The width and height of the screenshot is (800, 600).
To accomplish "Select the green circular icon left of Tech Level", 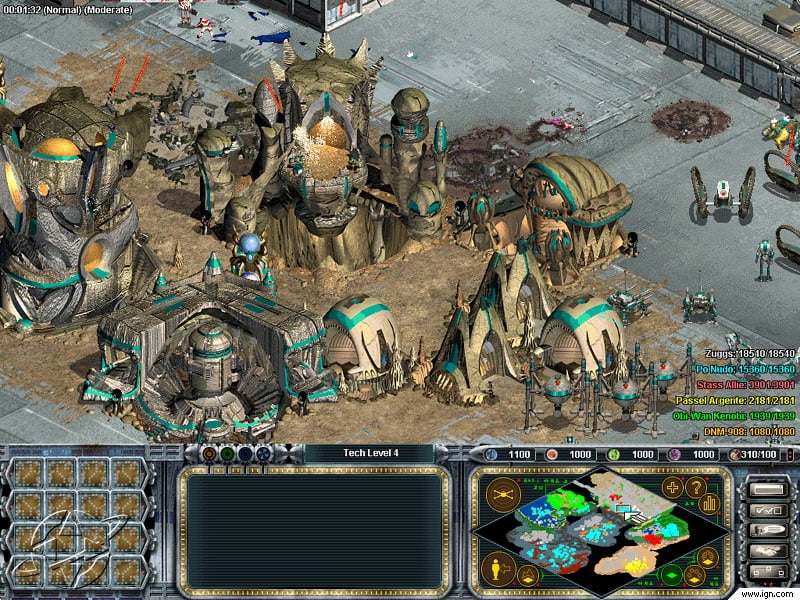I will click(x=227, y=454).
